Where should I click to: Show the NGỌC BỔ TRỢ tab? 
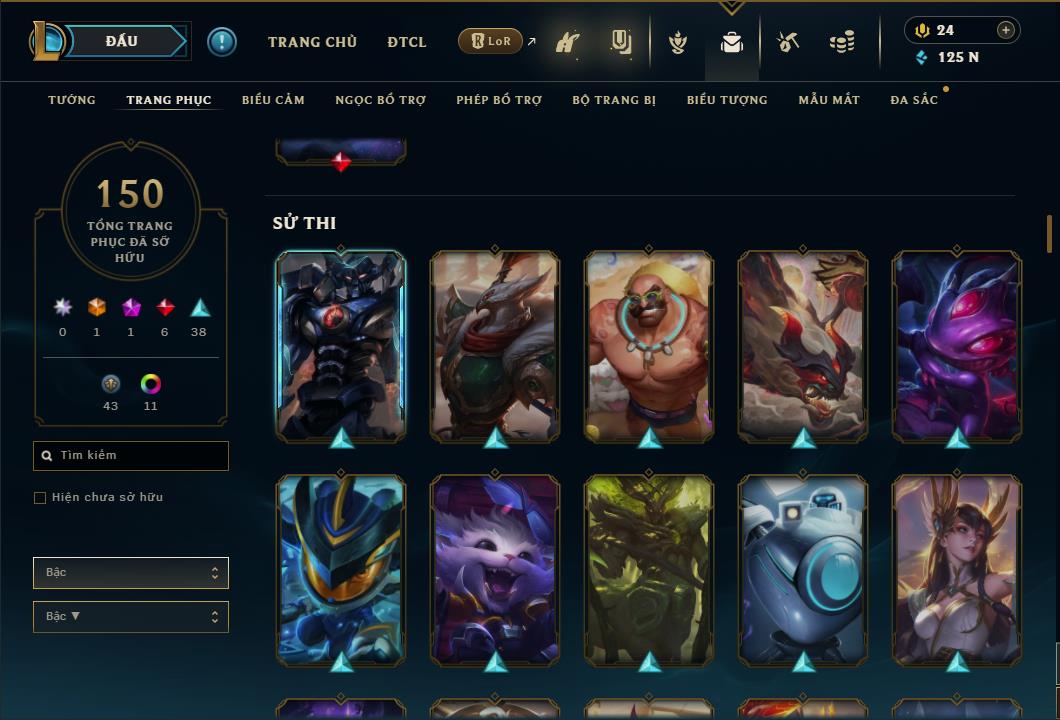[380, 100]
